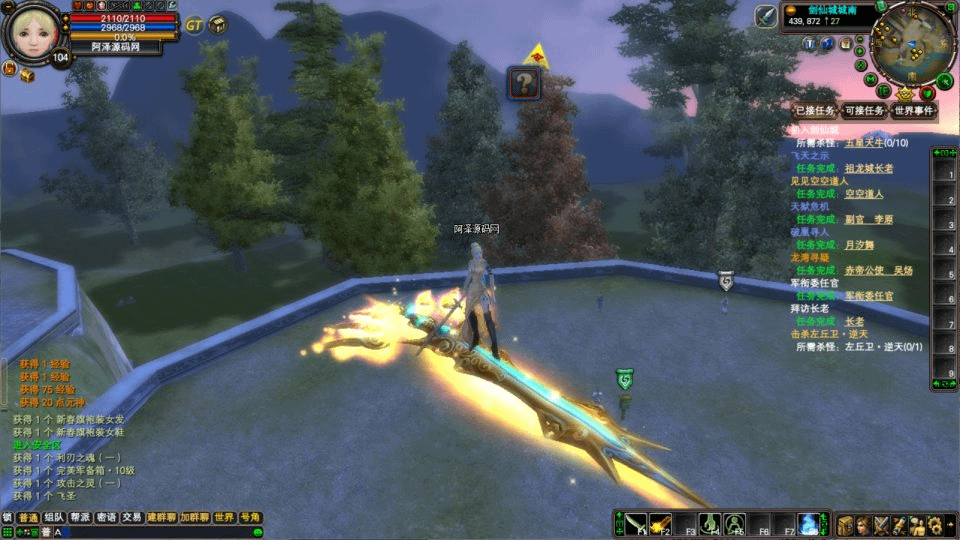Open the emoticon picker in chat bar
This screenshot has height=540, width=960.
257,532
